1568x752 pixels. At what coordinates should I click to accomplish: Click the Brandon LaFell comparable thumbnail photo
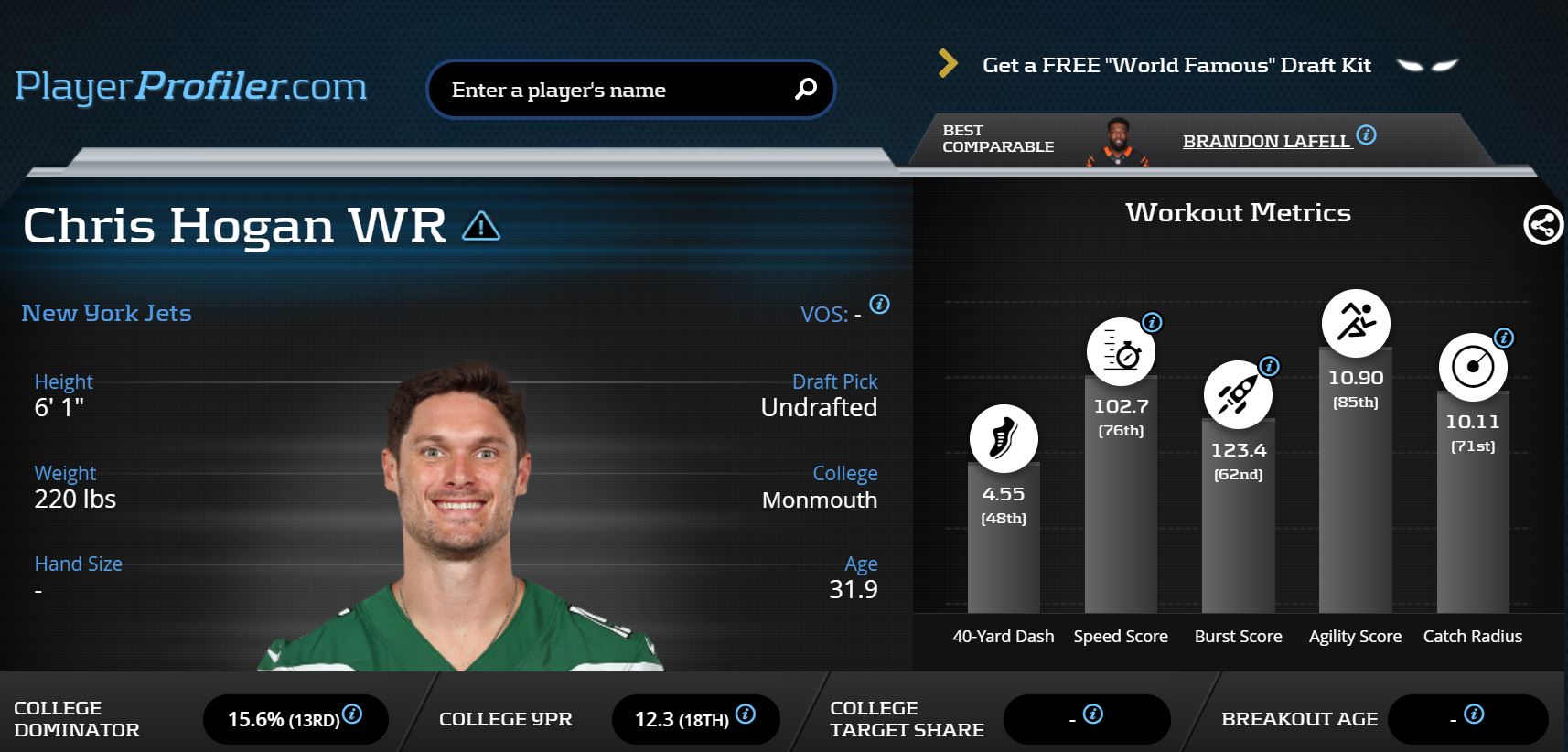coord(1117,142)
